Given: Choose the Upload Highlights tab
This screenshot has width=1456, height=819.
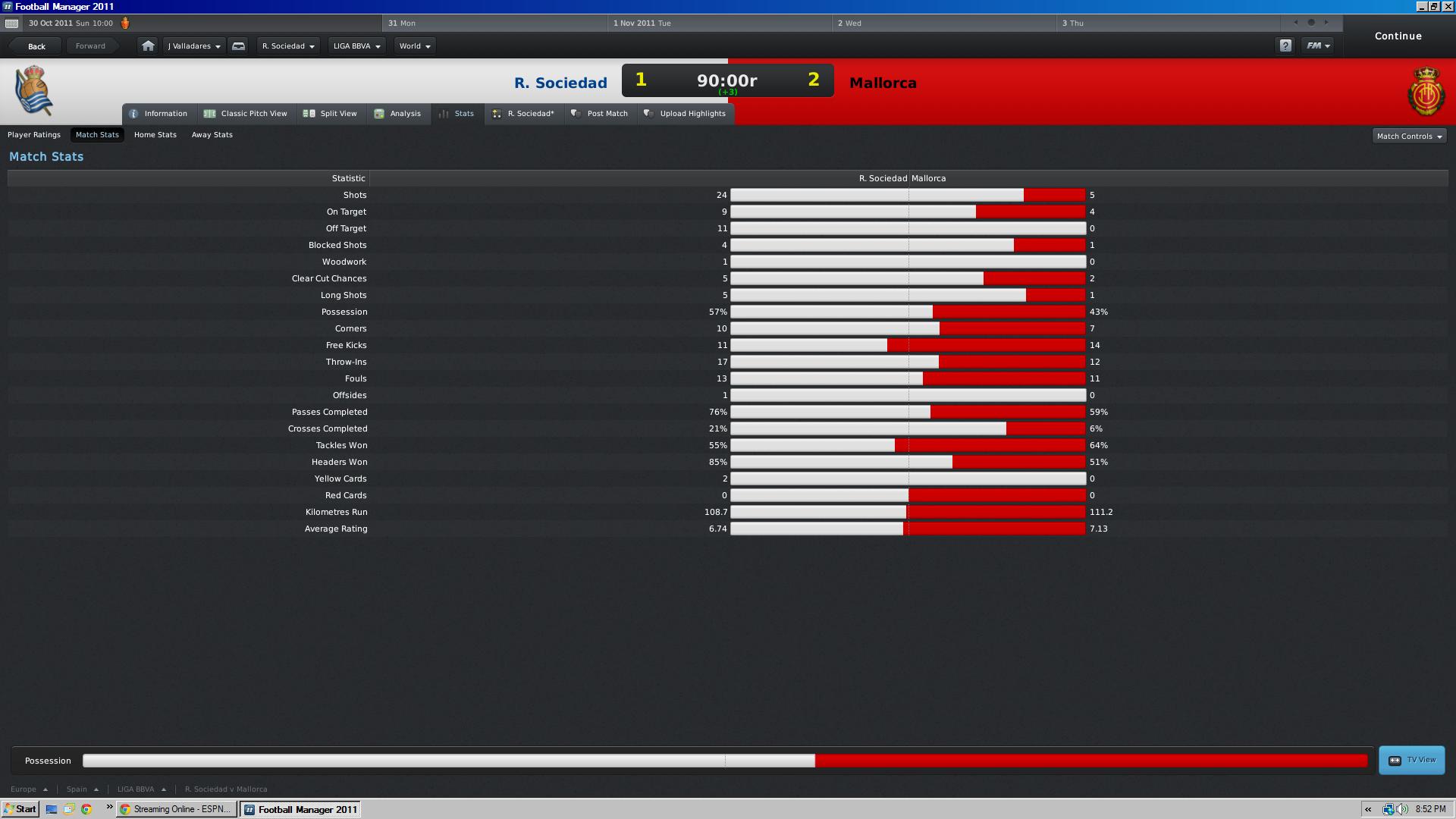Looking at the screenshot, I should click(686, 114).
